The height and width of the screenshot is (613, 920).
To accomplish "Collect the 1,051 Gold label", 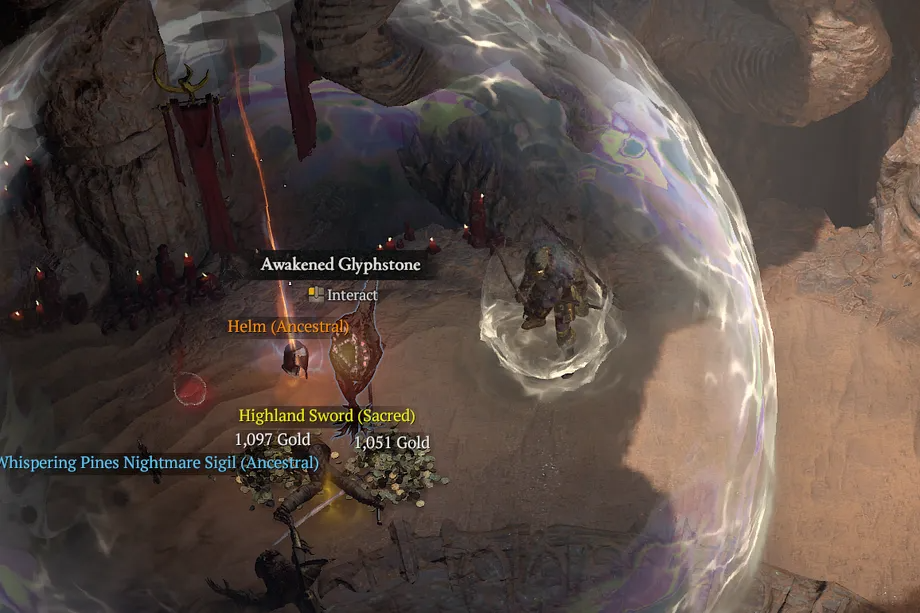I will point(391,442).
